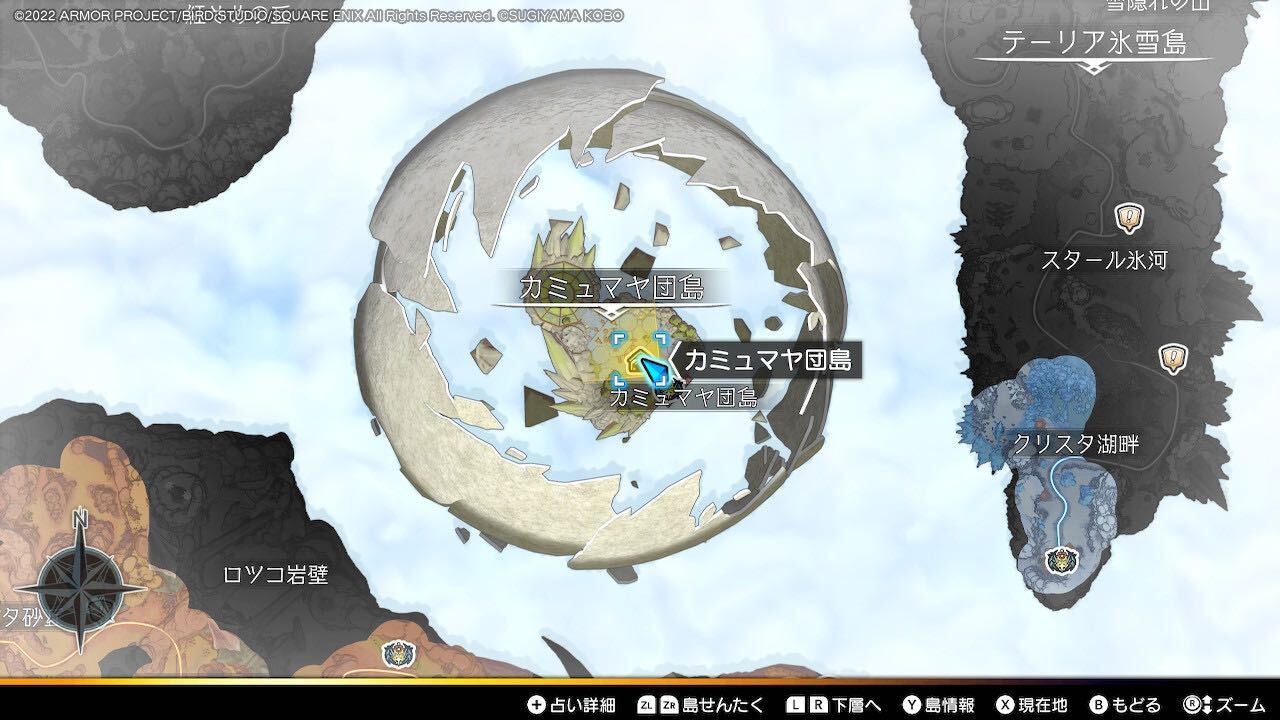
Task: Click the テーリア氷雪島 island title
Action: [1095, 42]
